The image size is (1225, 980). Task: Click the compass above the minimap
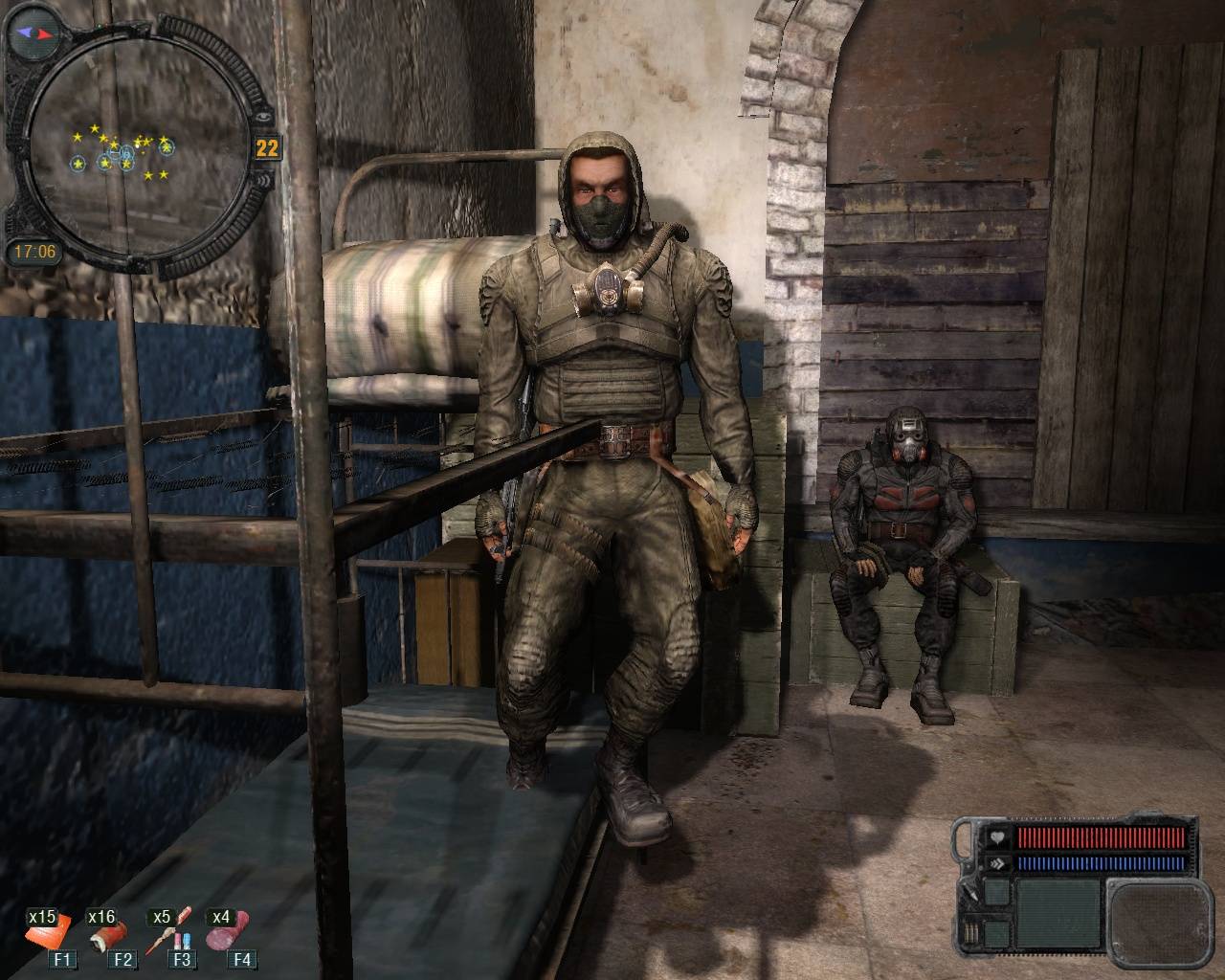pyautogui.click(x=36, y=32)
